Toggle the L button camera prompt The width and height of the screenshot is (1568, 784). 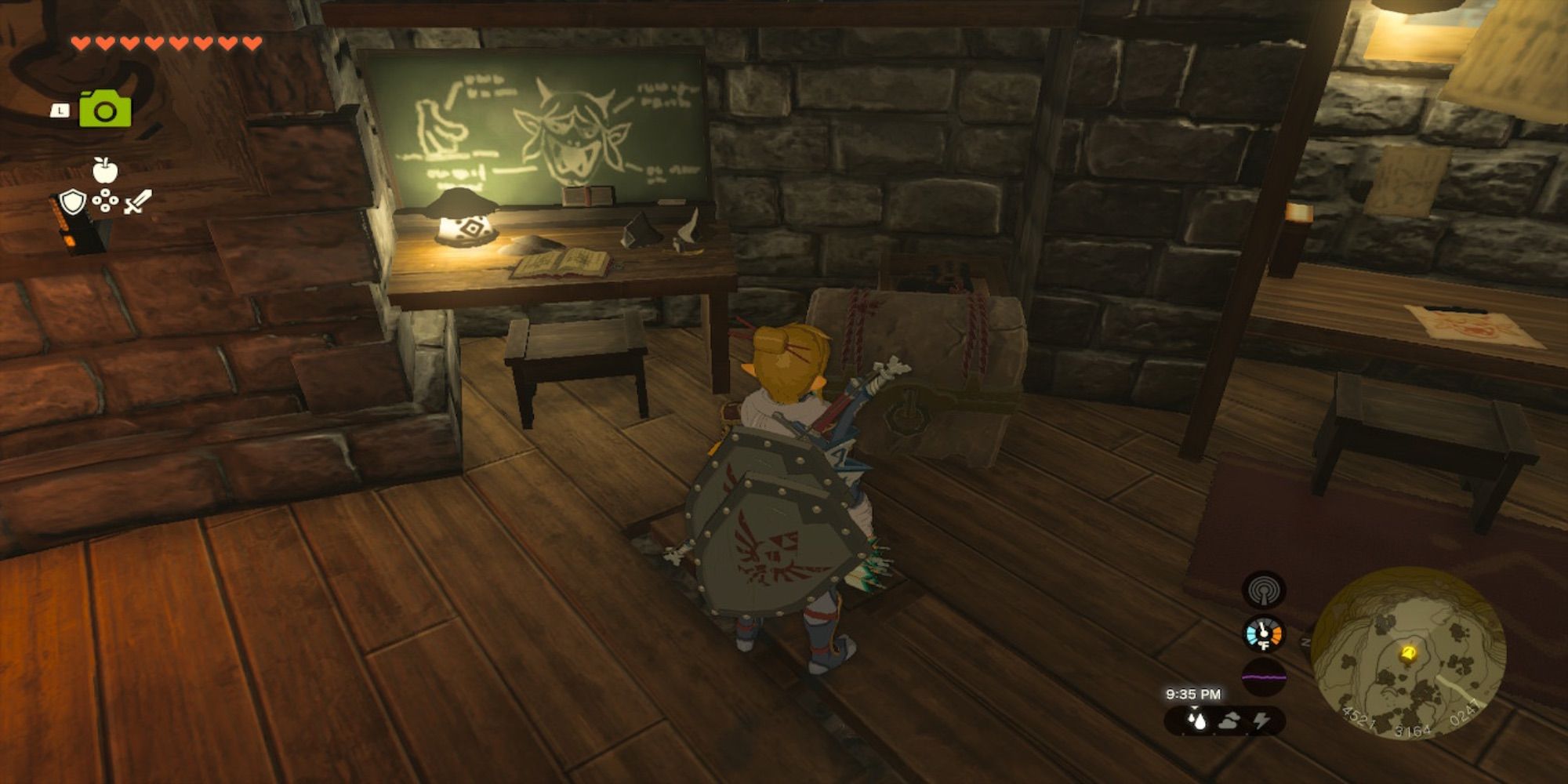tap(60, 111)
